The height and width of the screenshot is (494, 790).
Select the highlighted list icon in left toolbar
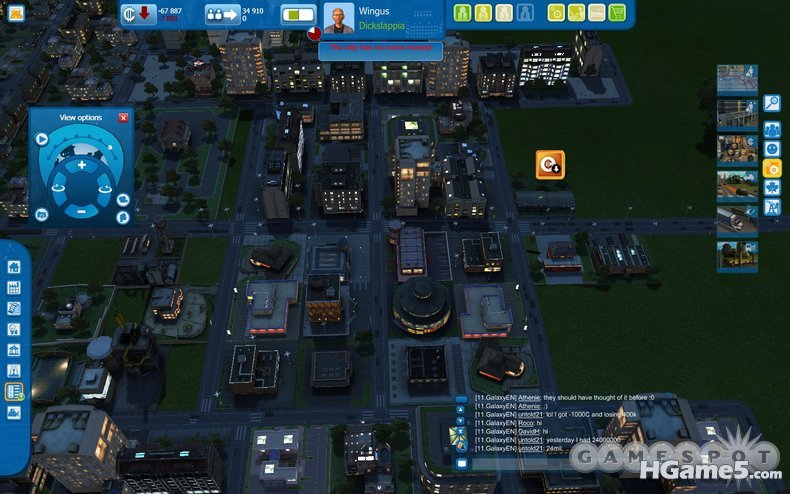click(x=14, y=391)
